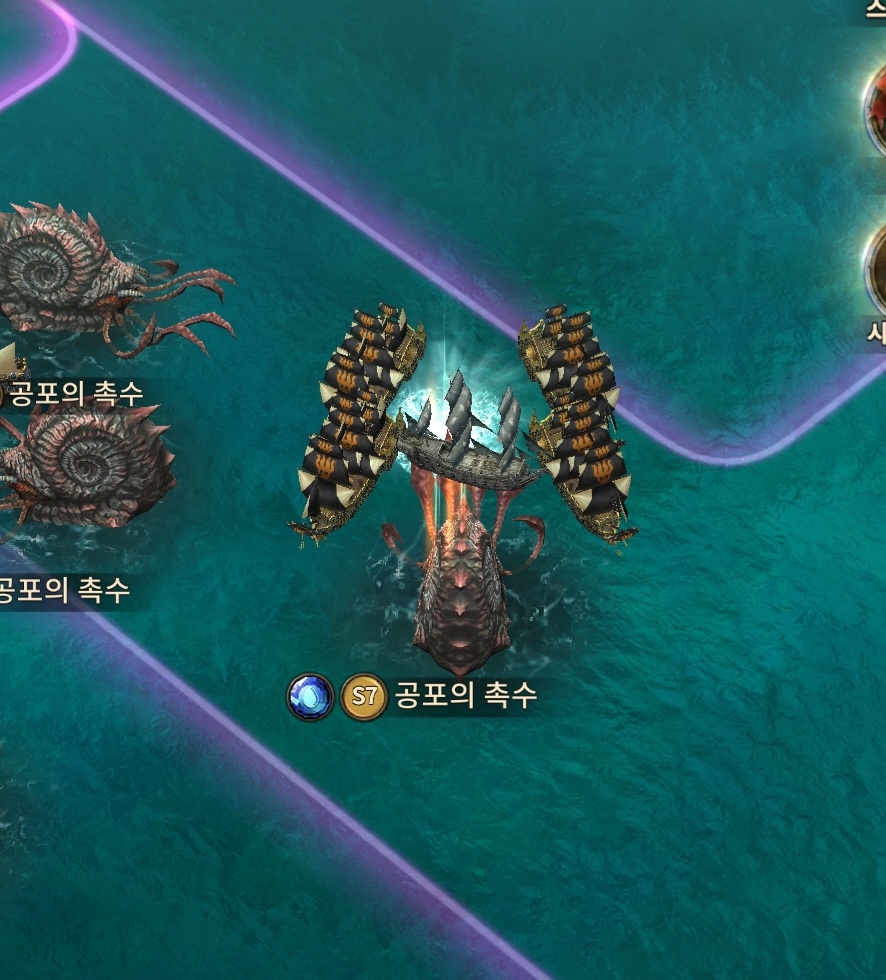The width and height of the screenshot is (886, 980).
Task: Select the gold S7 level badge
Action: 364,697
